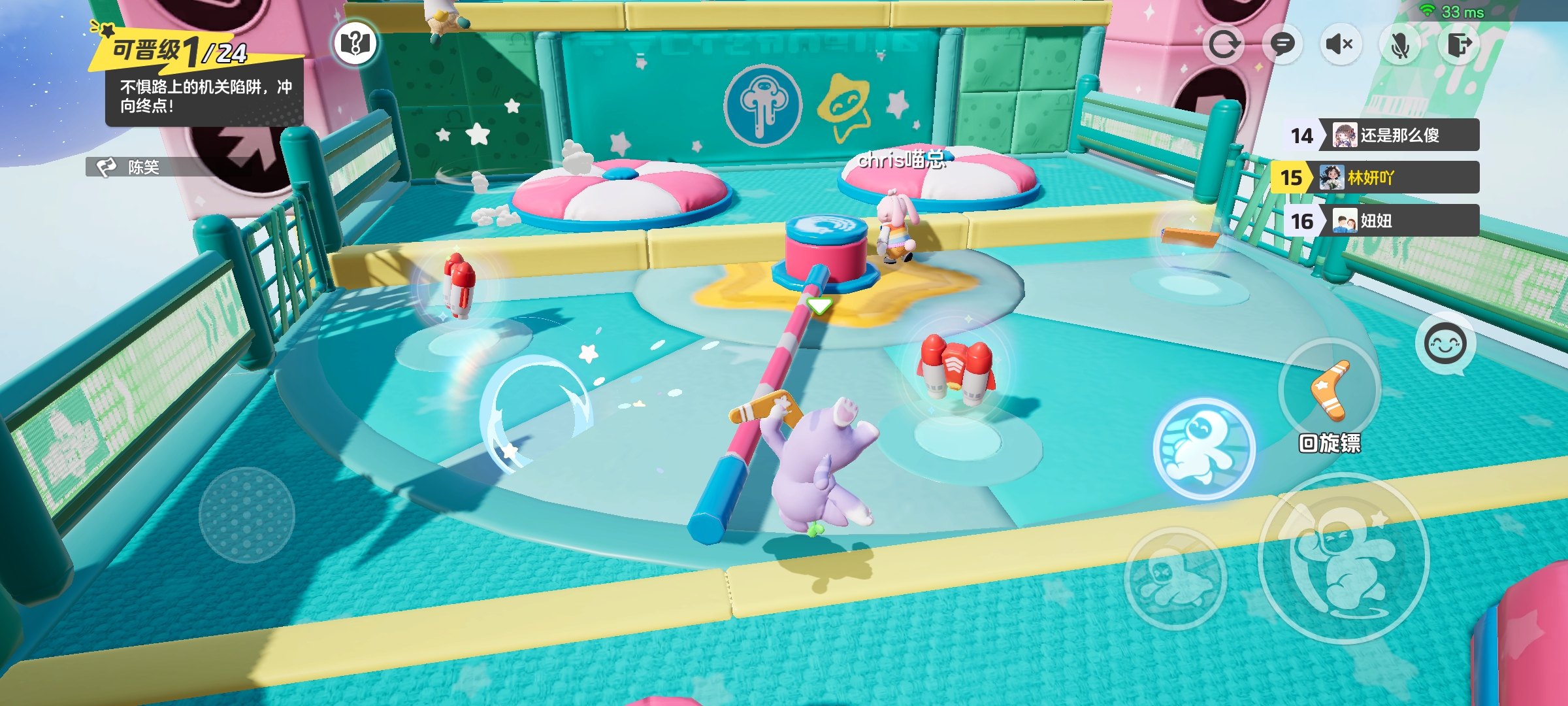Touch the virtual movement joystick

pyautogui.click(x=246, y=515)
